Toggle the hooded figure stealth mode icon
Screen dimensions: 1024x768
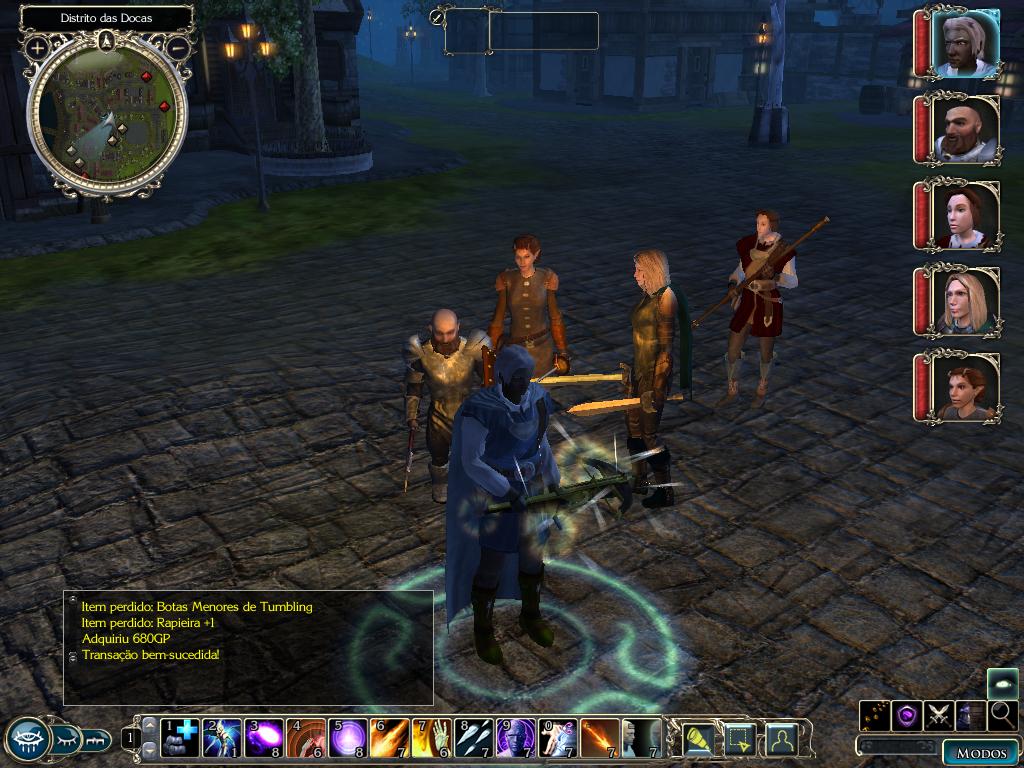click(x=971, y=715)
